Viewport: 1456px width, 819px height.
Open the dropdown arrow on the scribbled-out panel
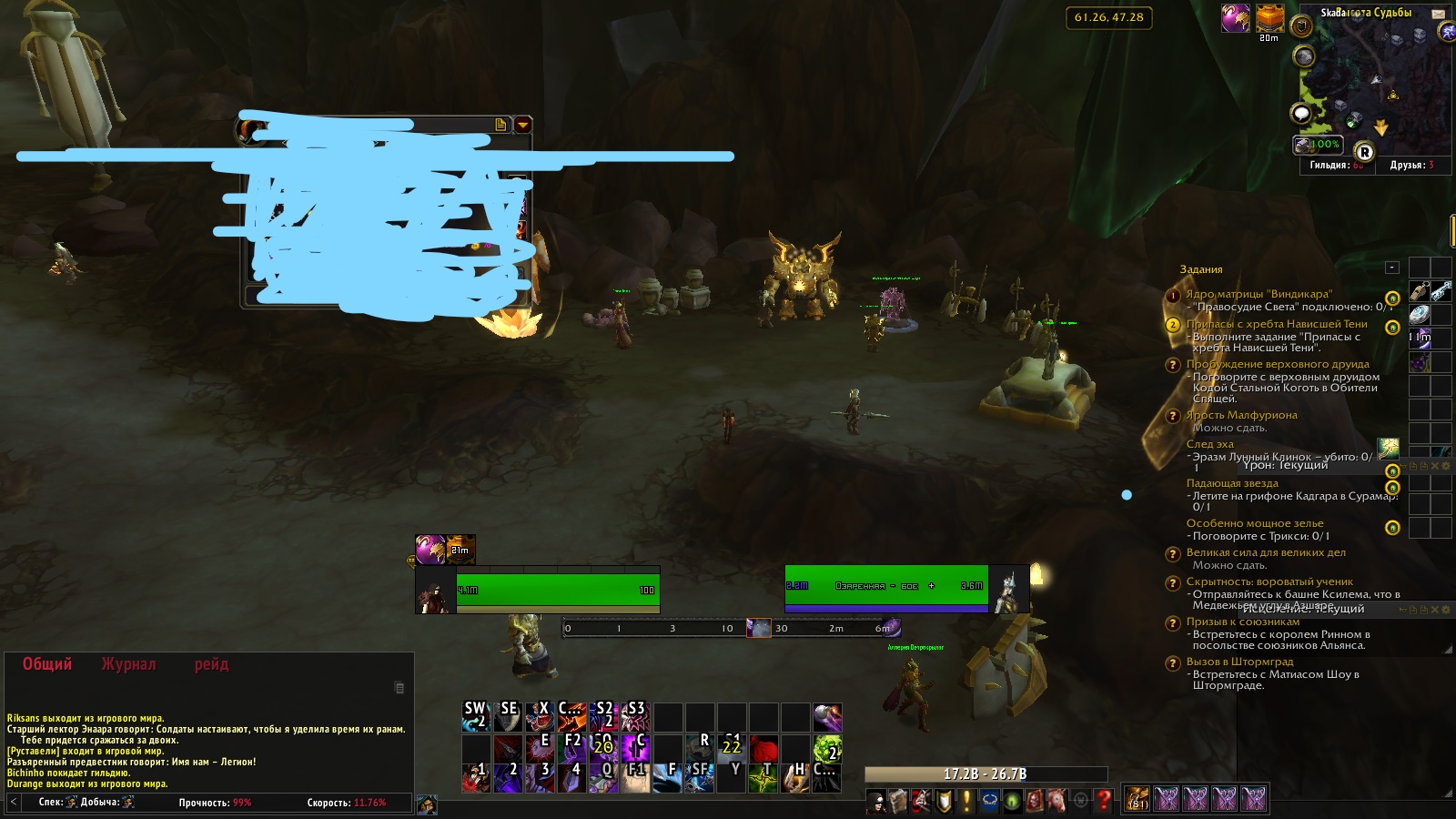(x=522, y=125)
